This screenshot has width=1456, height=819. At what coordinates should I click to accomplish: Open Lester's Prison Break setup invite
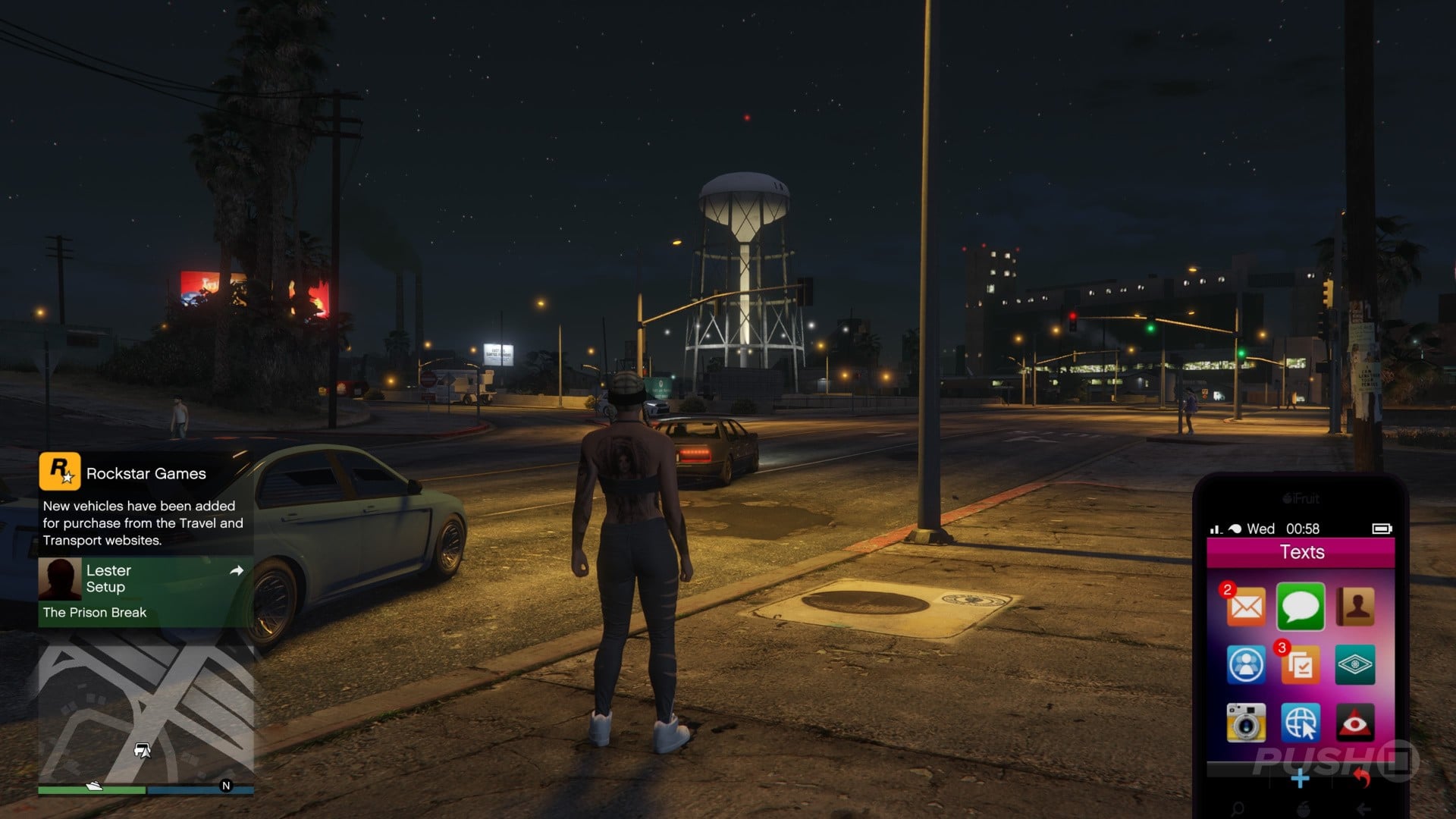click(x=146, y=591)
